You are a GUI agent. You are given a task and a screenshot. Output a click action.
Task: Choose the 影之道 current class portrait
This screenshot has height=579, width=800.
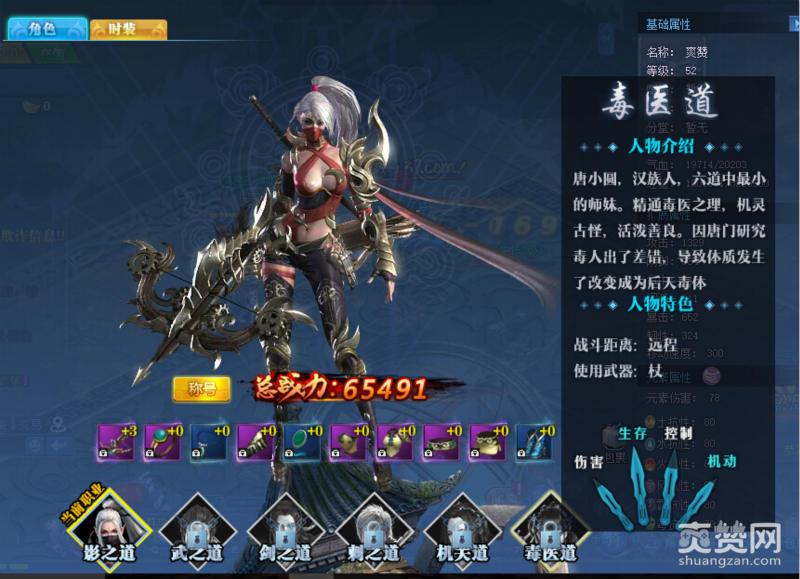click(x=108, y=527)
